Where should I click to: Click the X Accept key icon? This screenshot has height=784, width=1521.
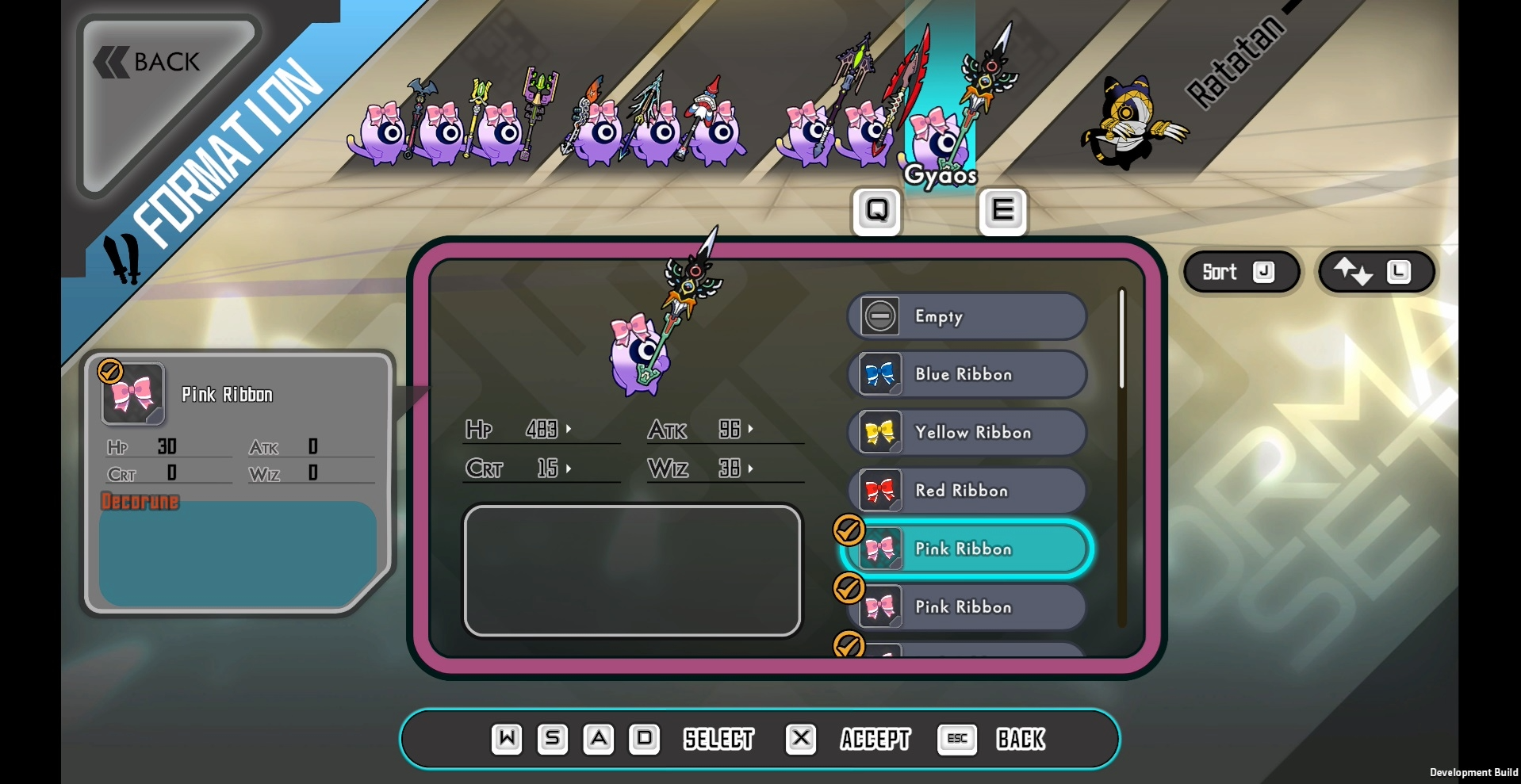coord(800,739)
